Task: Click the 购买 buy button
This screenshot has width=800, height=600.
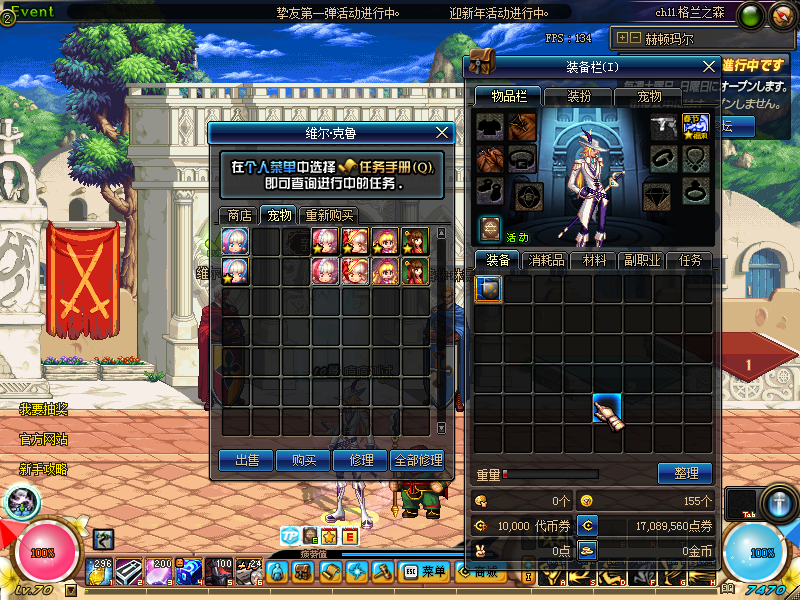Action: click(x=303, y=460)
